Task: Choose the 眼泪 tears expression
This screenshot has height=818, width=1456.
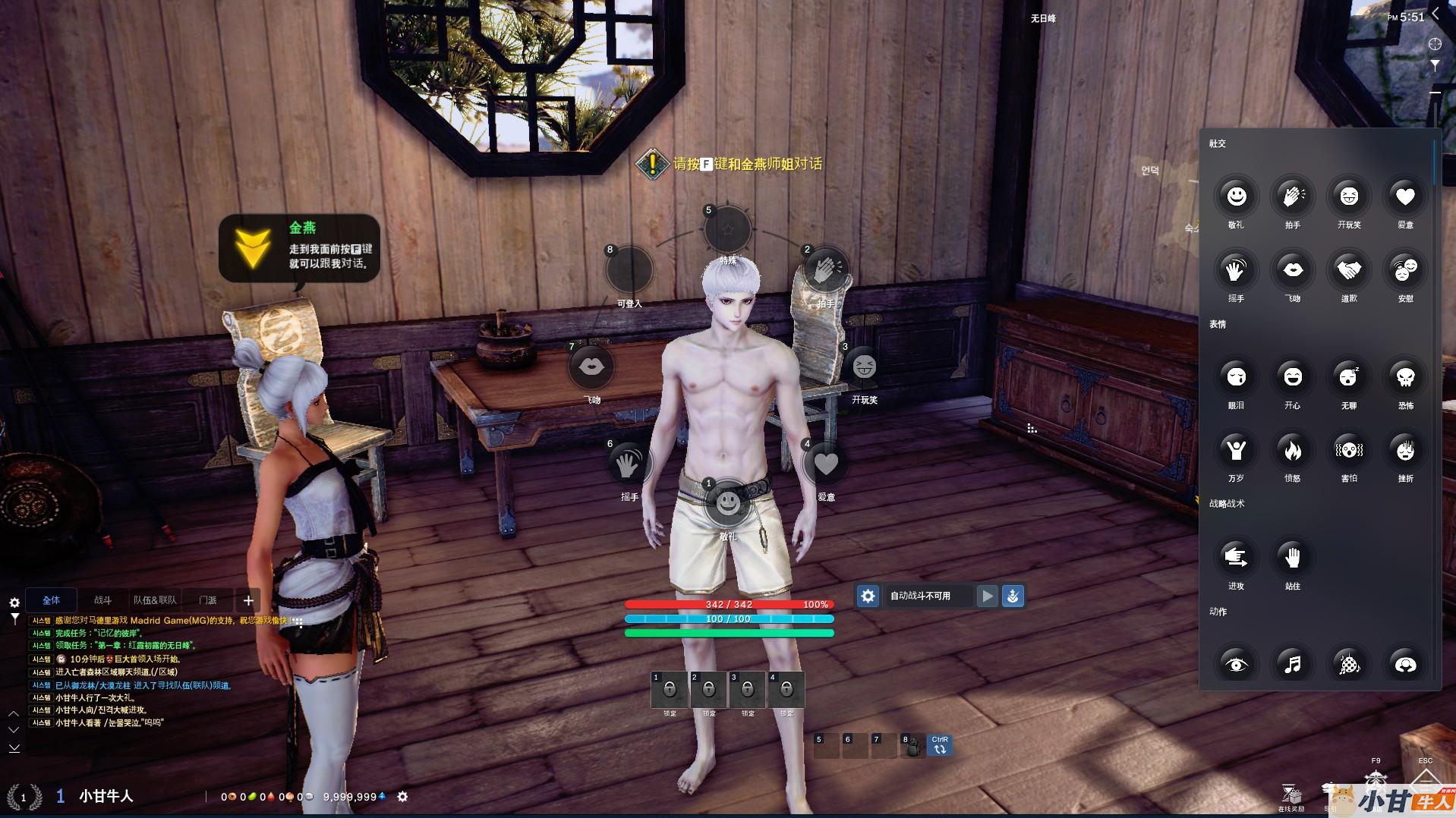Action: click(1236, 377)
